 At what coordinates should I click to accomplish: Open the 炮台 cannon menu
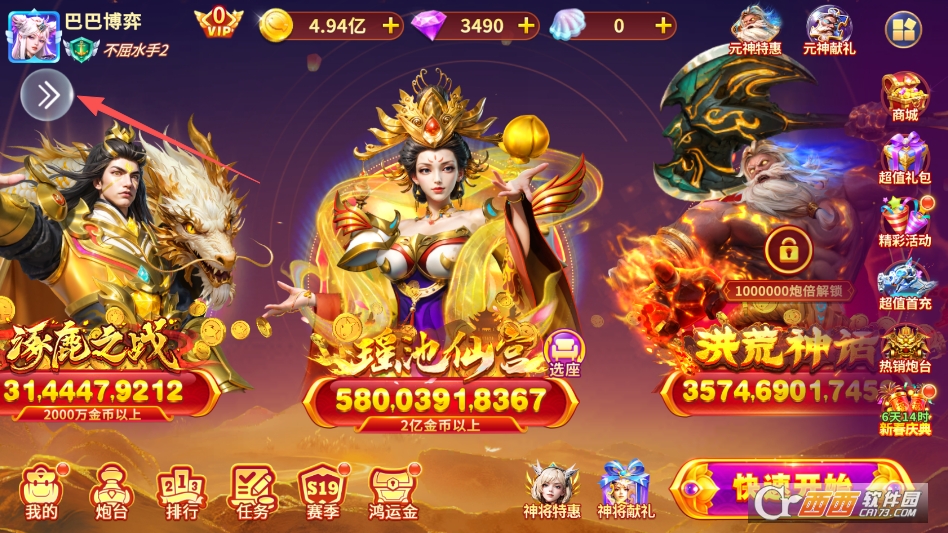(109, 492)
